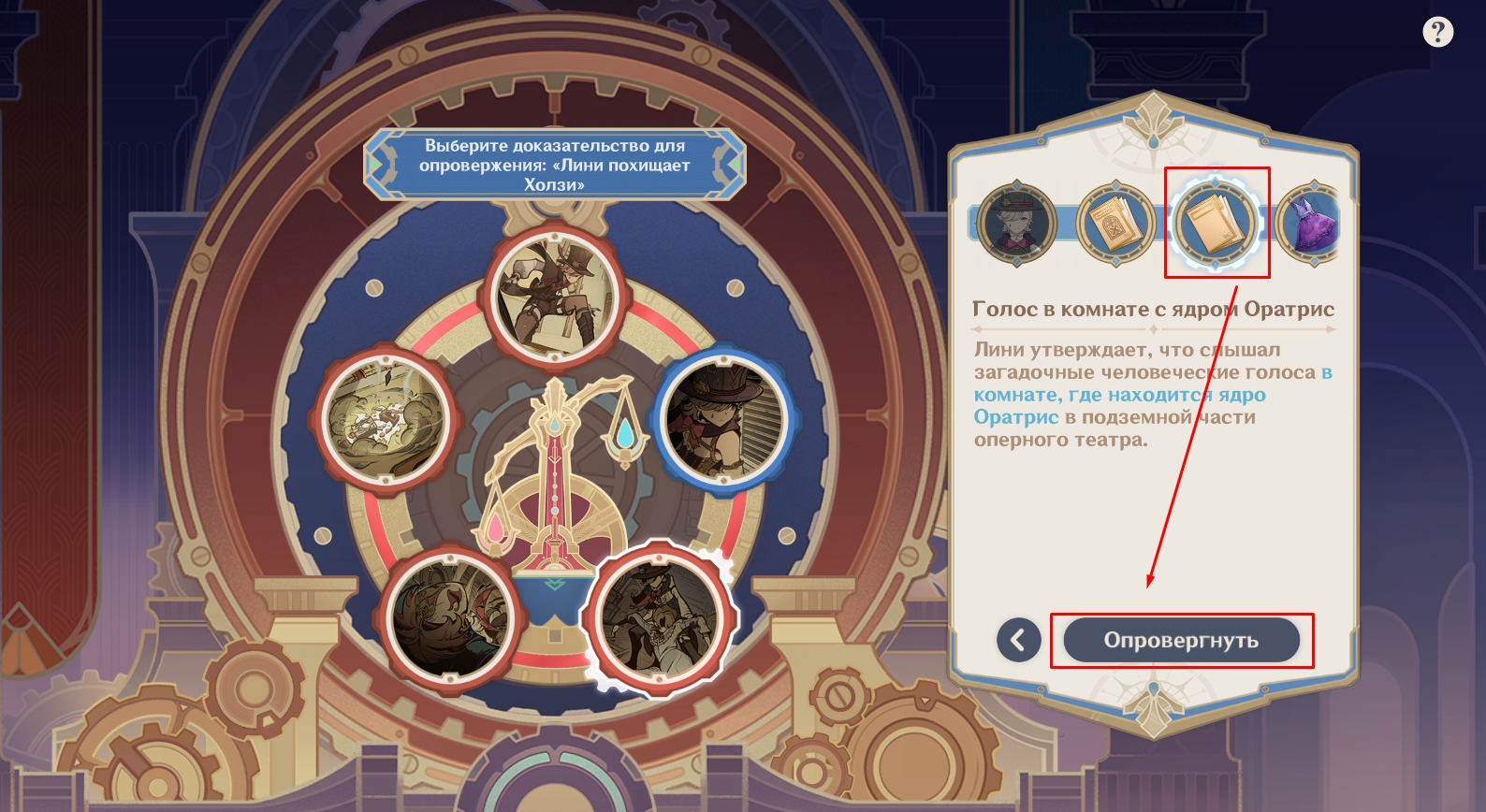Choose the document with seal evidence icon
The height and width of the screenshot is (812, 1486).
tap(1115, 224)
